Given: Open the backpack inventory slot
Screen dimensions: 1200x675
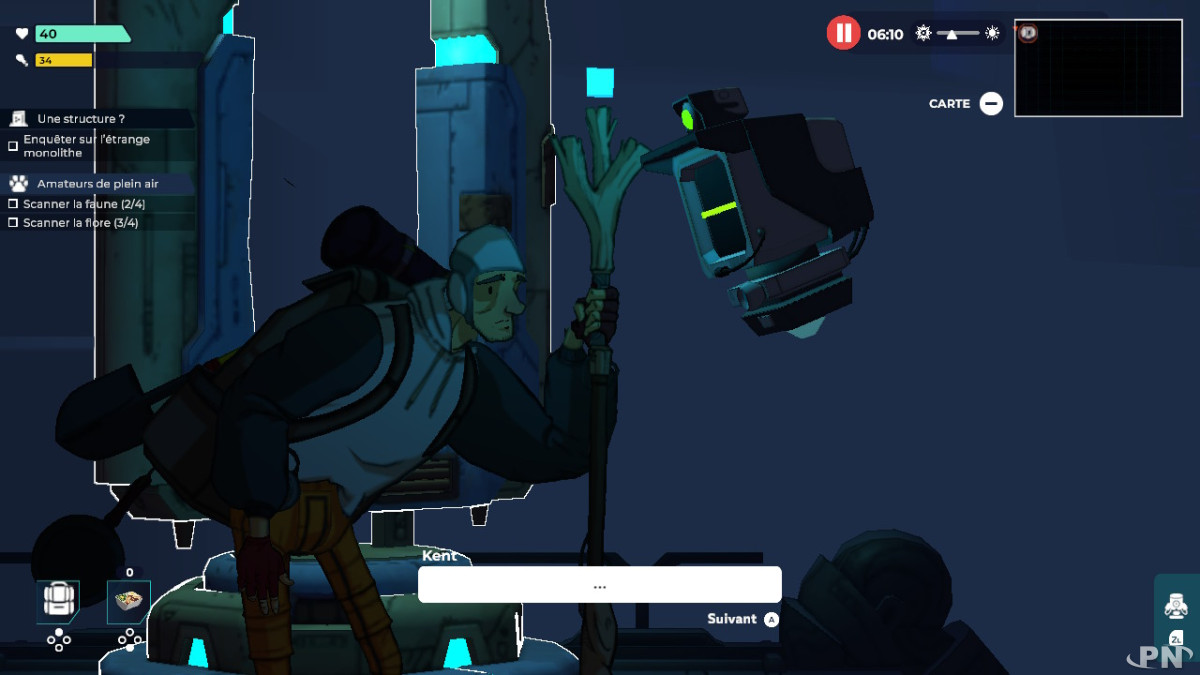Looking at the screenshot, I should tap(58, 602).
